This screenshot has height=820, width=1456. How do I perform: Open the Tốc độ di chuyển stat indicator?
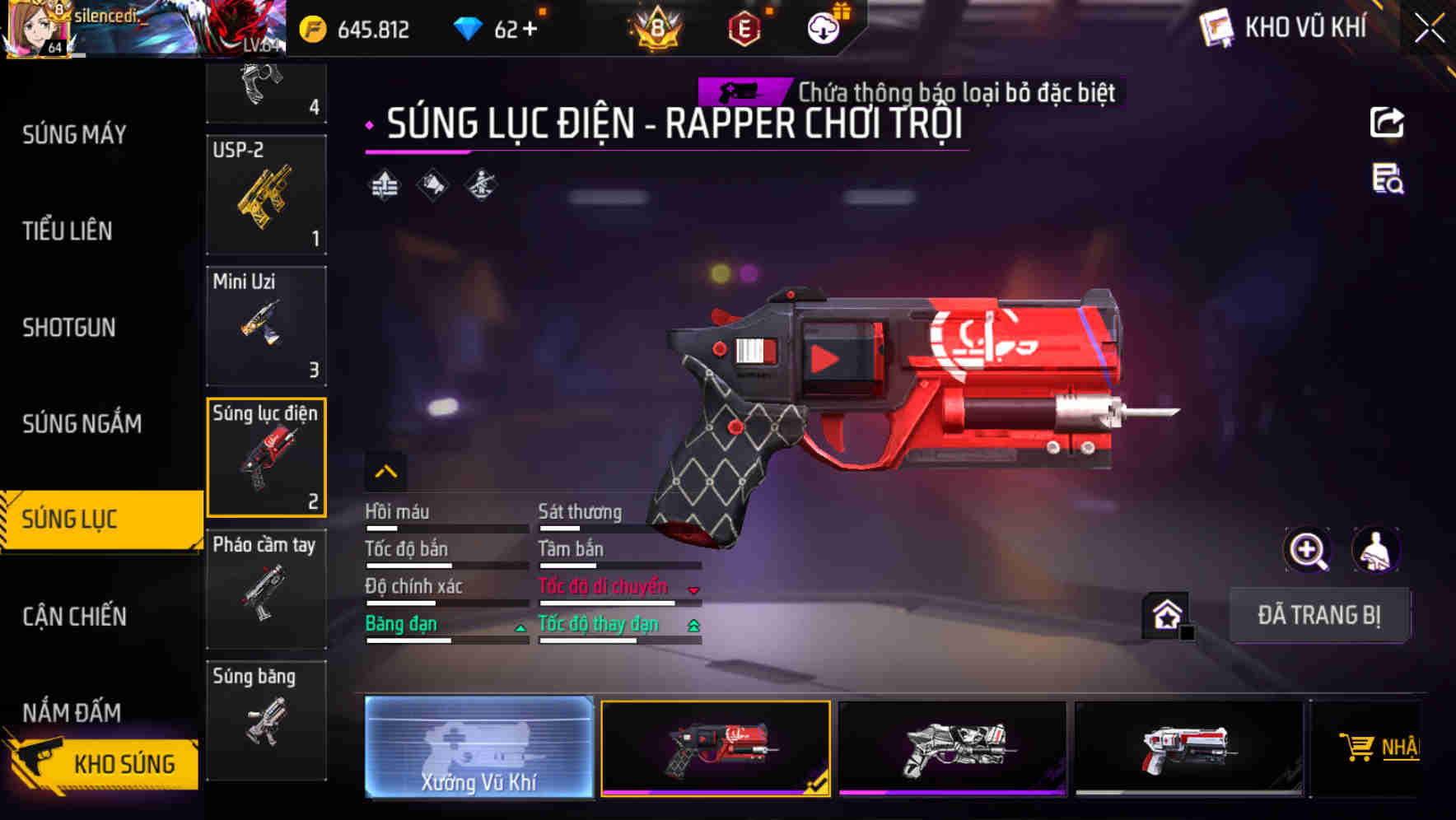point(694,589)
